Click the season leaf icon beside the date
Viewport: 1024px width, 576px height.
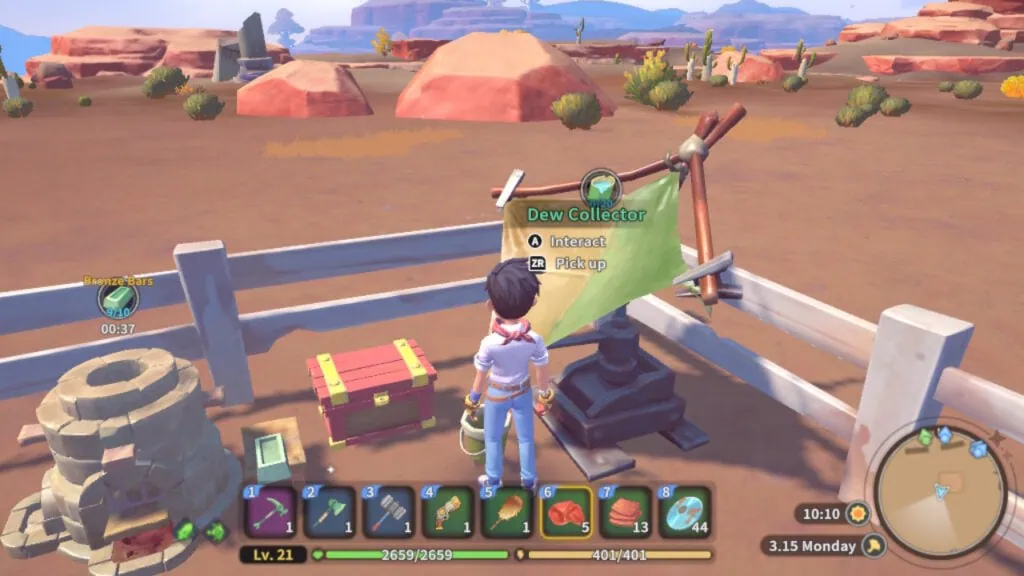[874, 546]
